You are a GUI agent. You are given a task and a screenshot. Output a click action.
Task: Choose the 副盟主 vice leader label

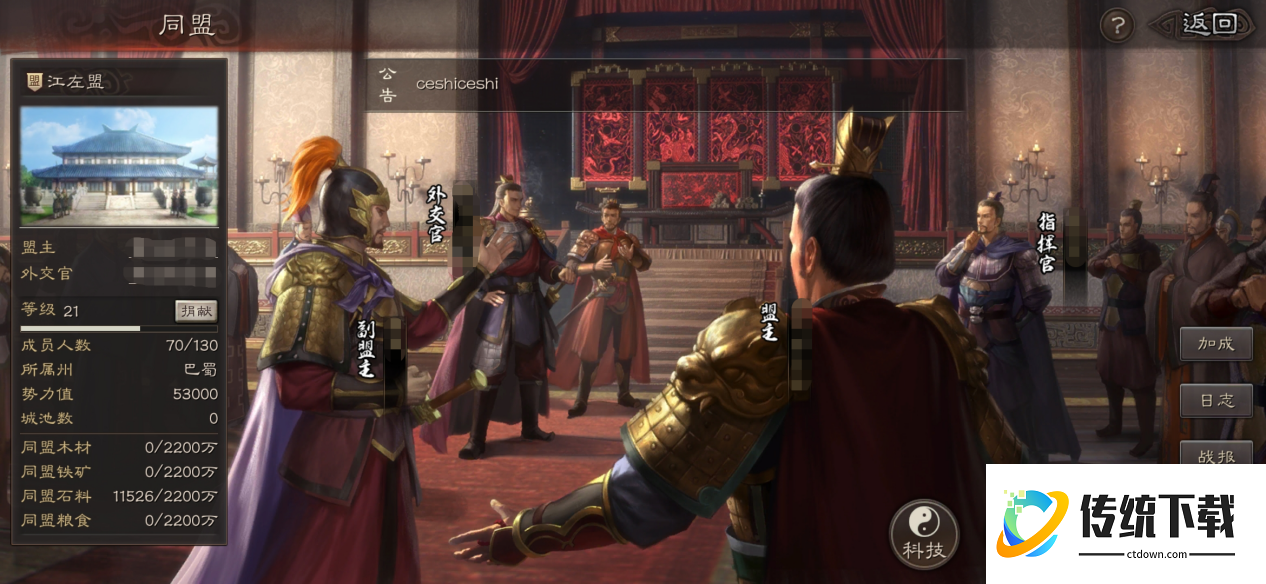tap(366, 347)
